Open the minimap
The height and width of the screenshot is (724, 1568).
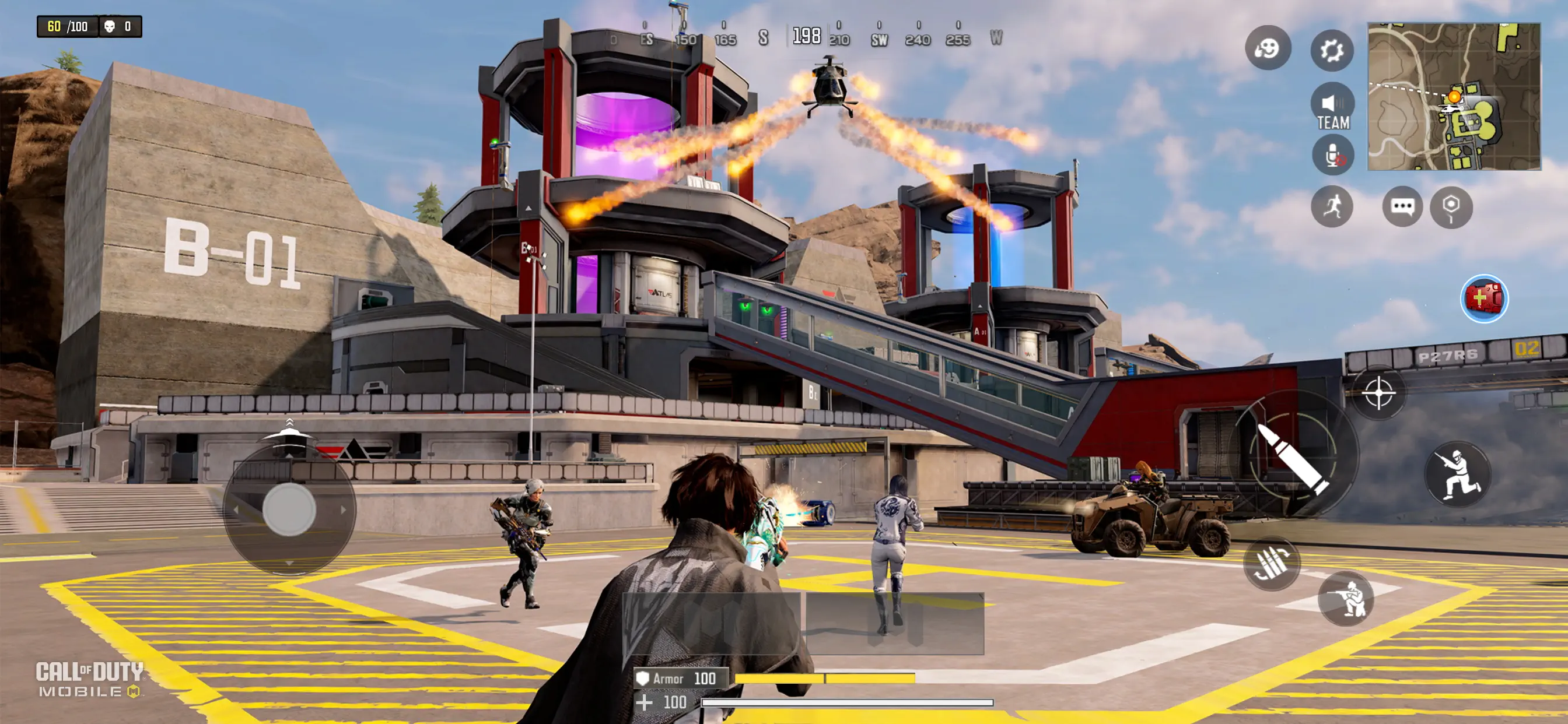point(1454,97)
